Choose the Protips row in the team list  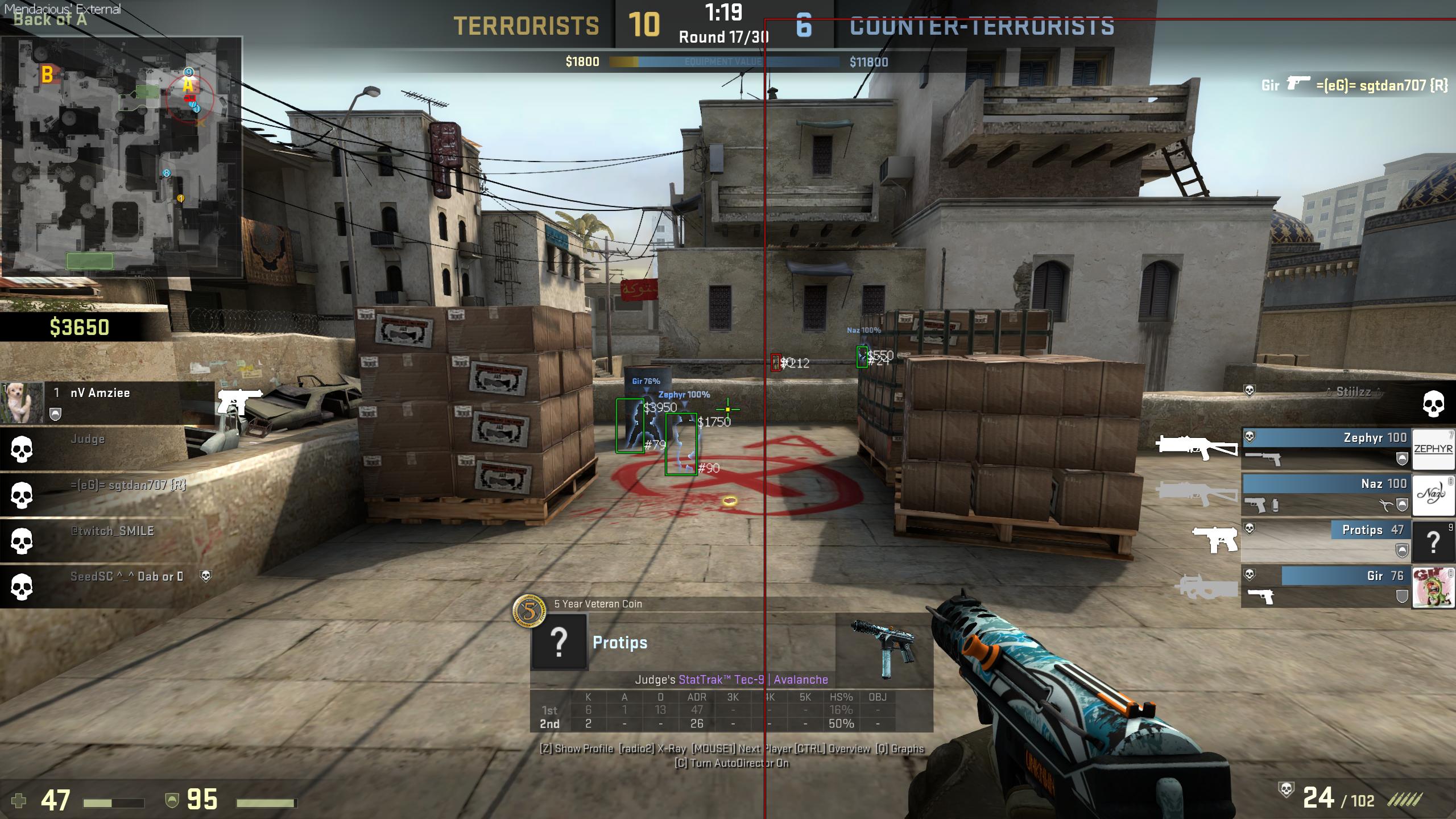(x=1326, y=540)
